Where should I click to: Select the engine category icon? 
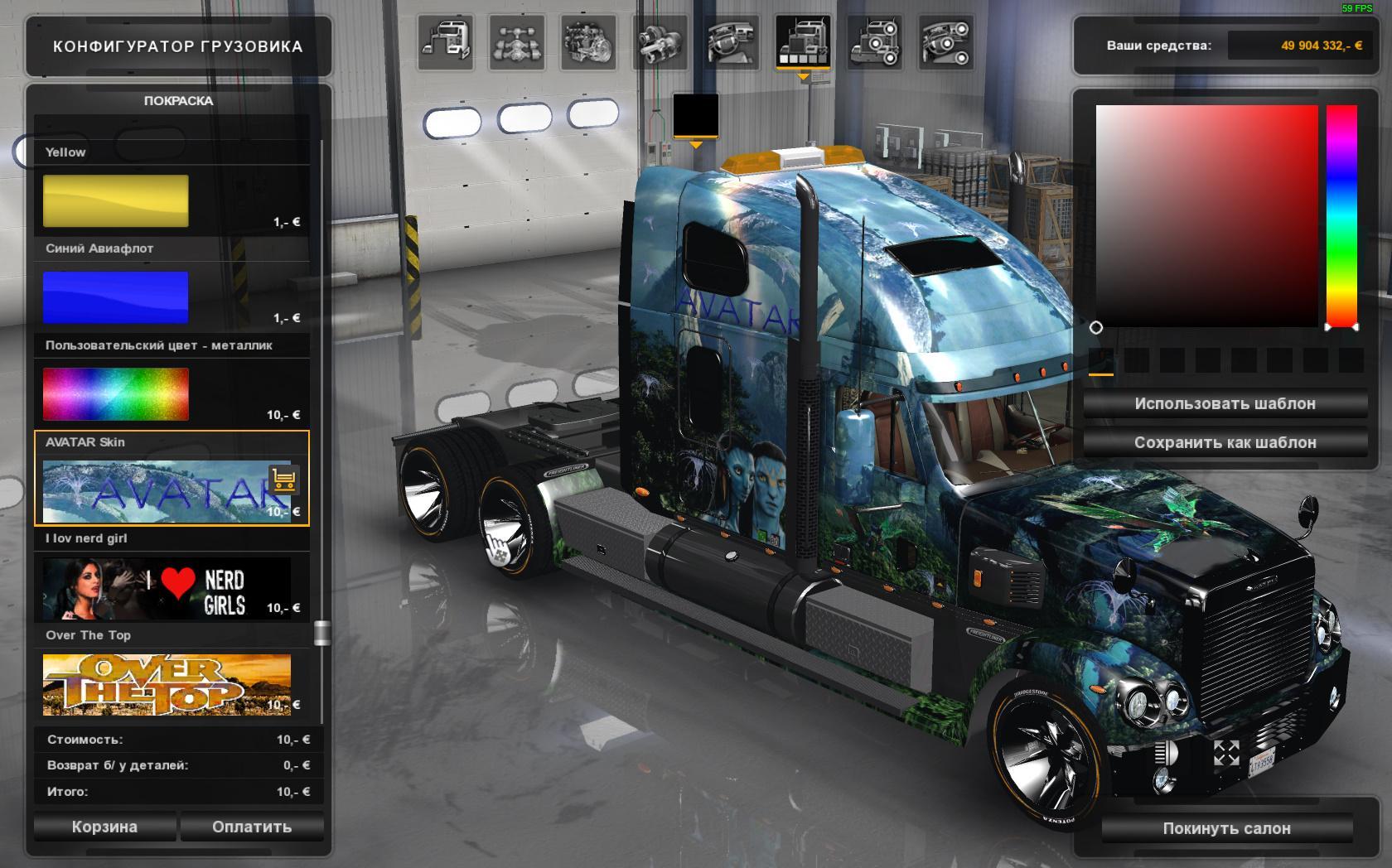[588, 42]
